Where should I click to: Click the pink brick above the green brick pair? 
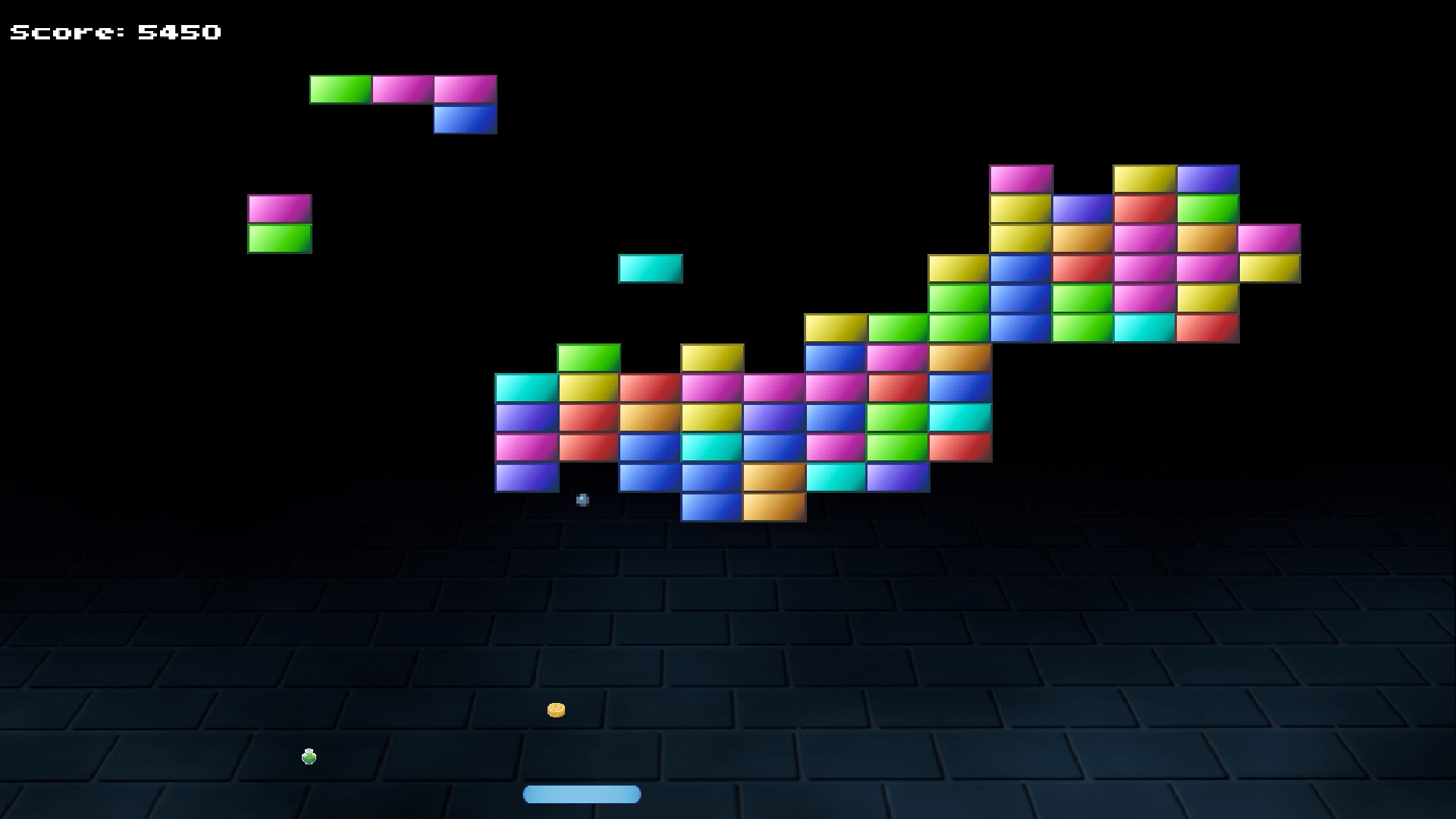coord(279,206)
